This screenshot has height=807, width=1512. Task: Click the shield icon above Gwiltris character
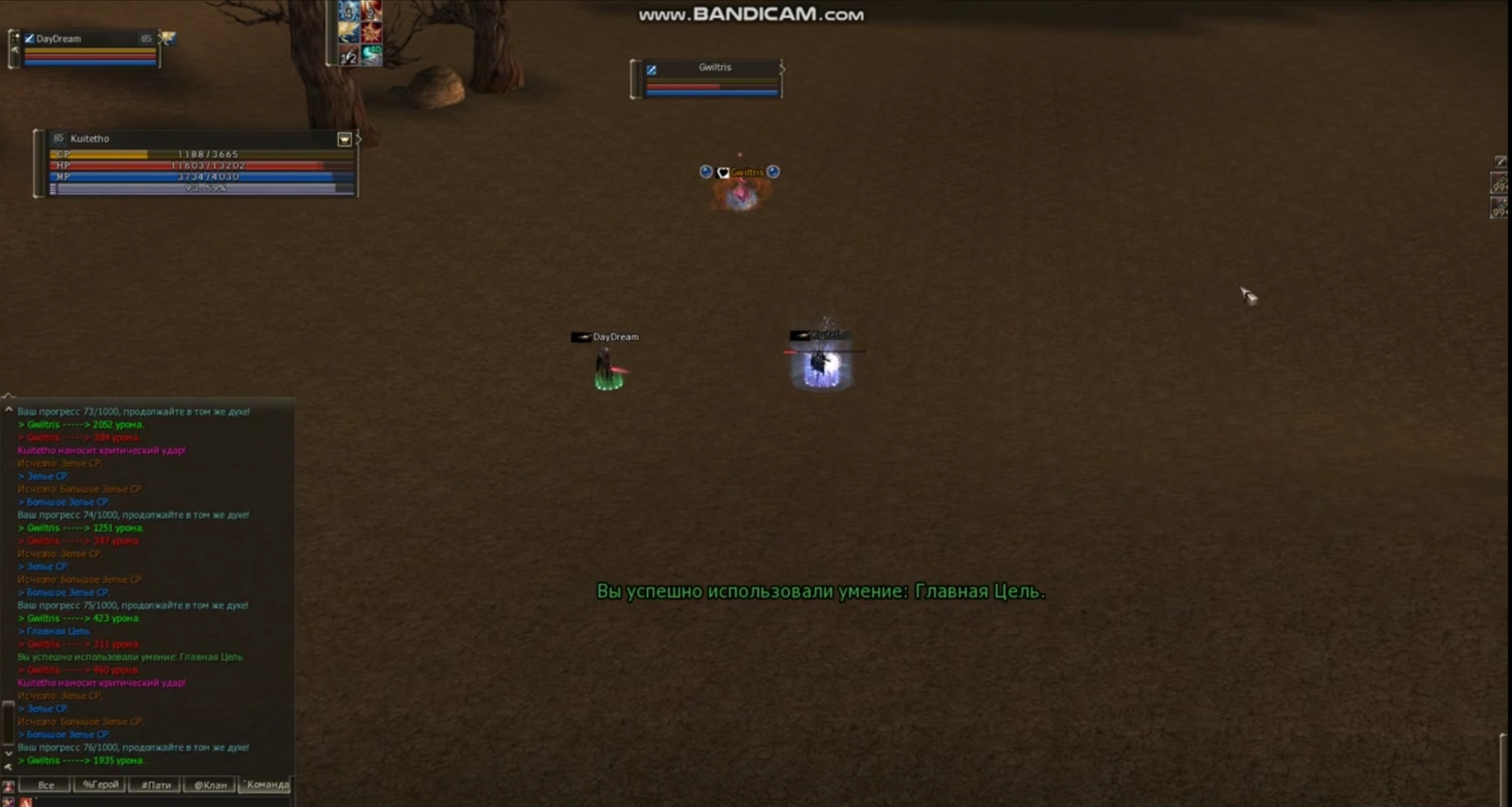(x=722, y=171)
